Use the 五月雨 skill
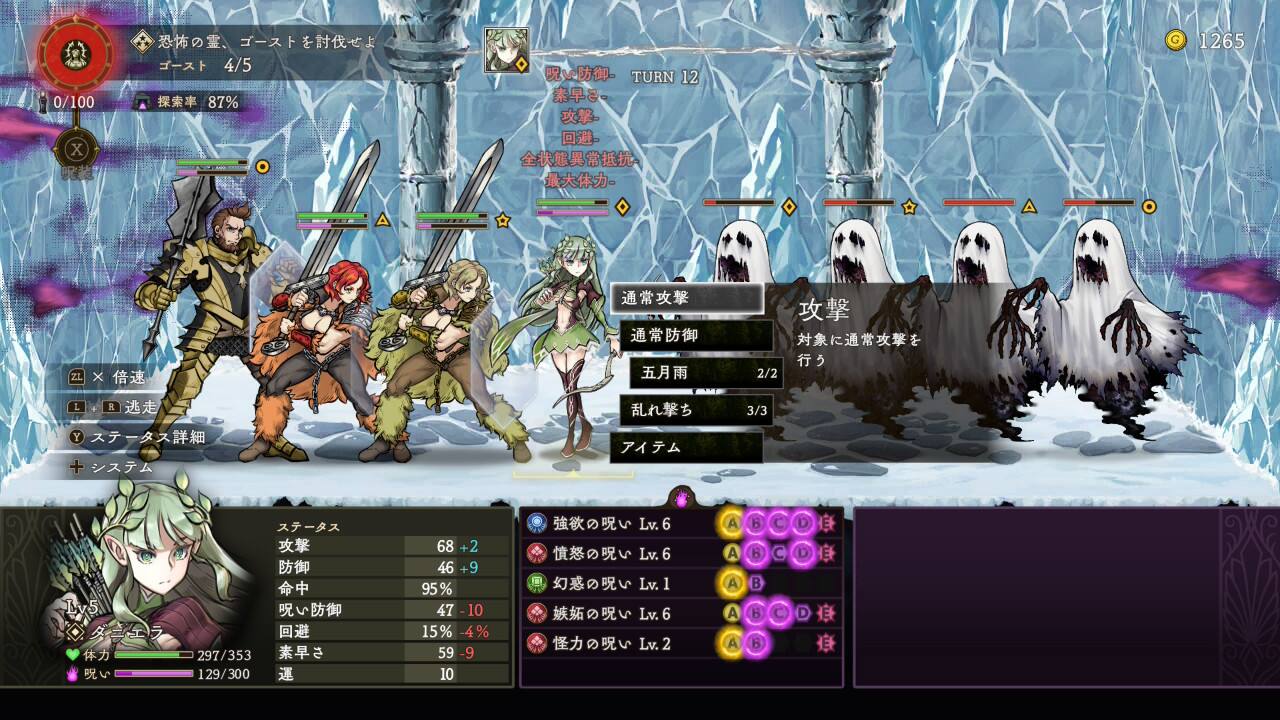 coord(706,373)
